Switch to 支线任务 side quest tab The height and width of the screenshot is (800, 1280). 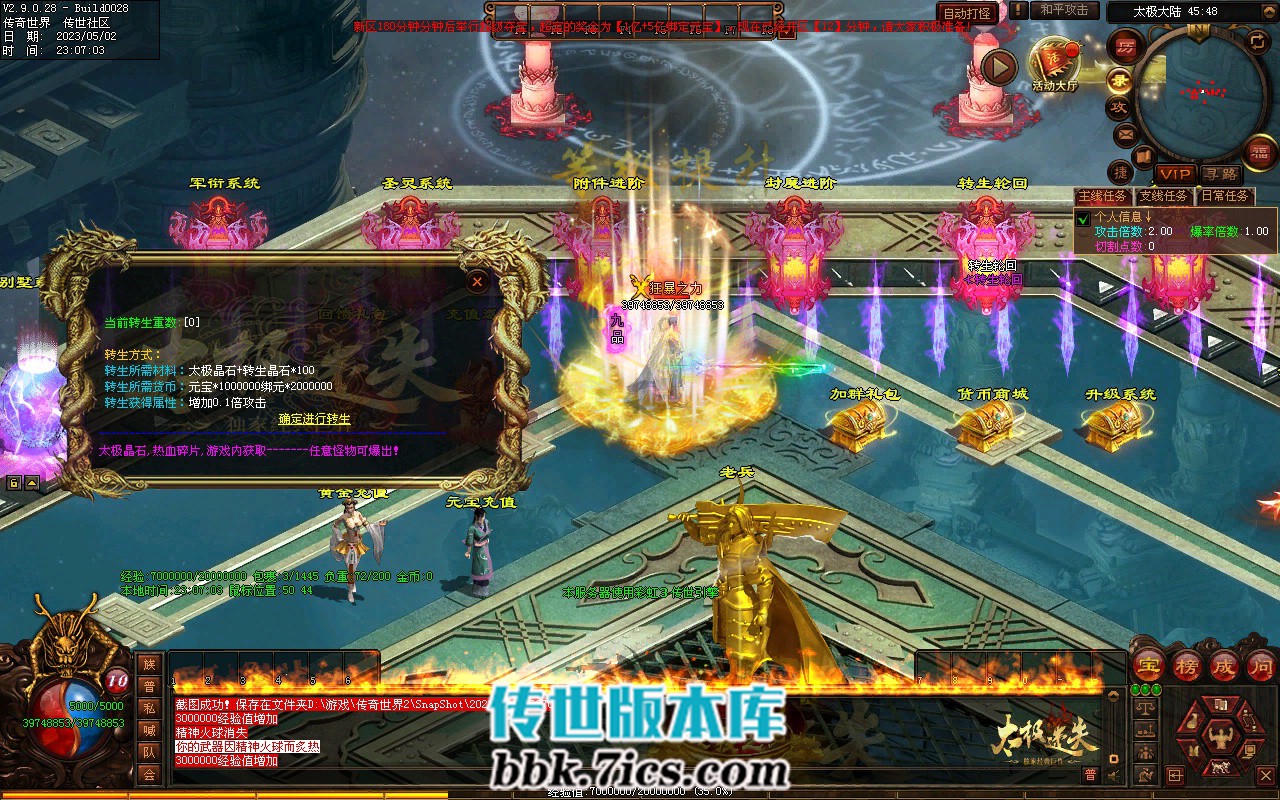tap(1165, 196)
